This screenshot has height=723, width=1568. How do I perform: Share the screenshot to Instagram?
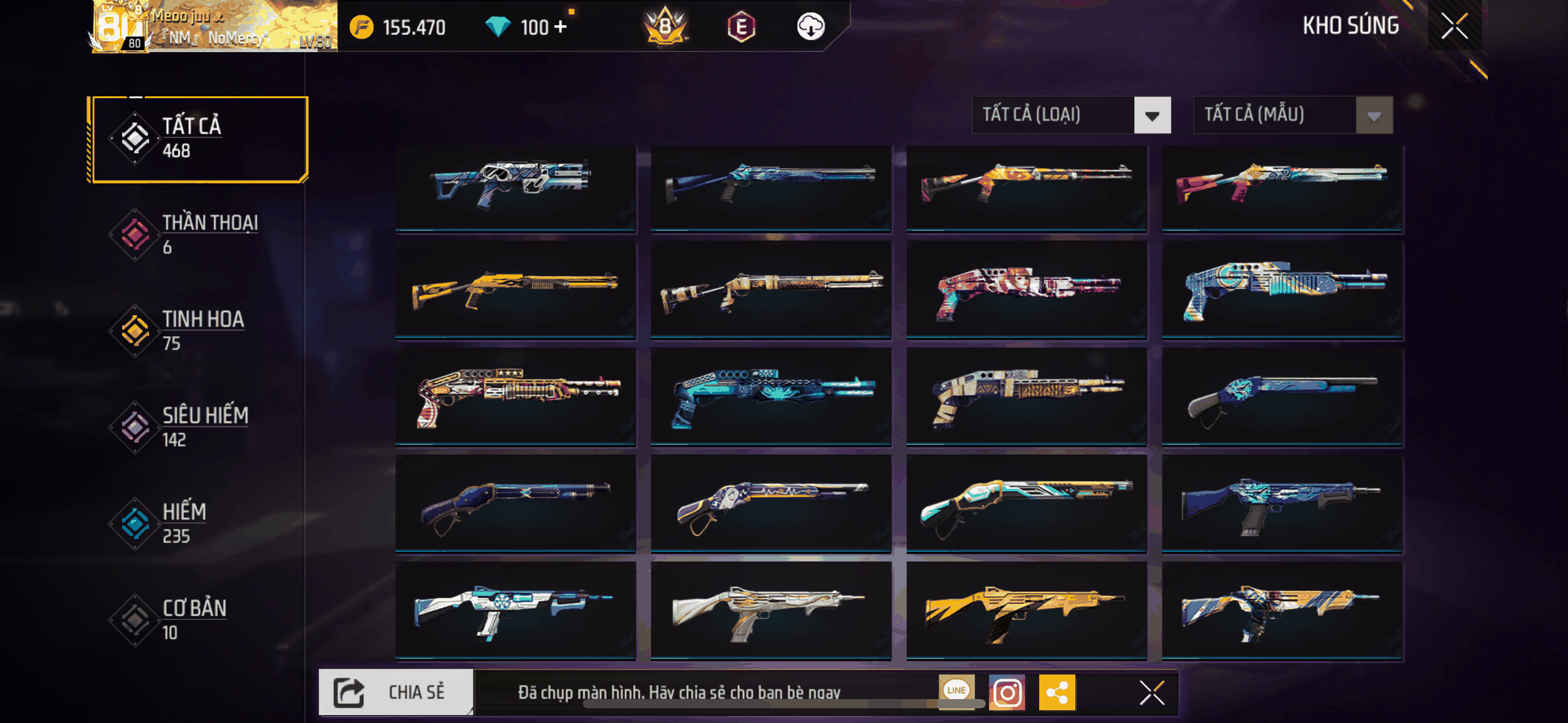click(1007, 693)
